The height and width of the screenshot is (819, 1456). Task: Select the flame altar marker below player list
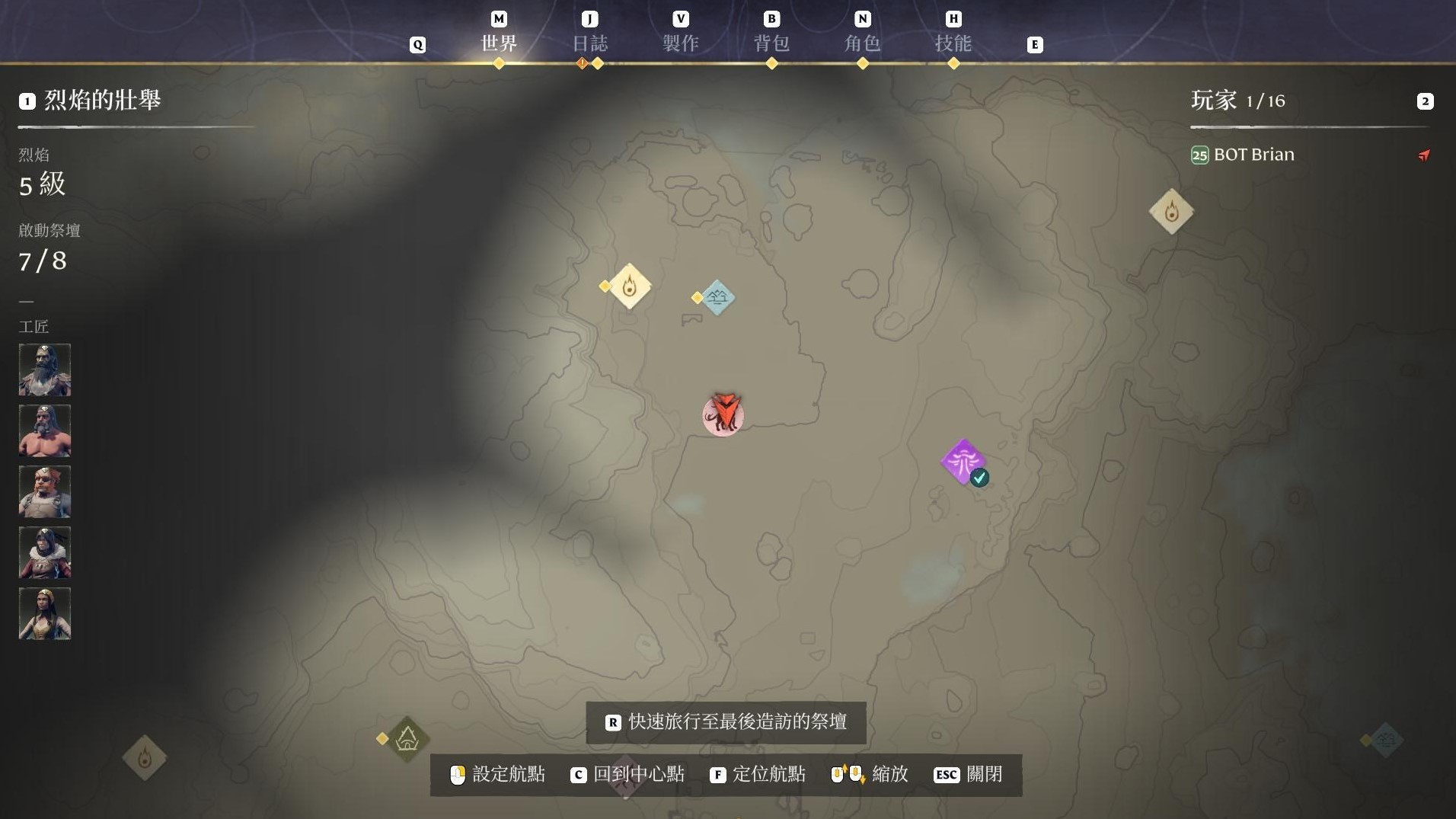[1171, 211]
